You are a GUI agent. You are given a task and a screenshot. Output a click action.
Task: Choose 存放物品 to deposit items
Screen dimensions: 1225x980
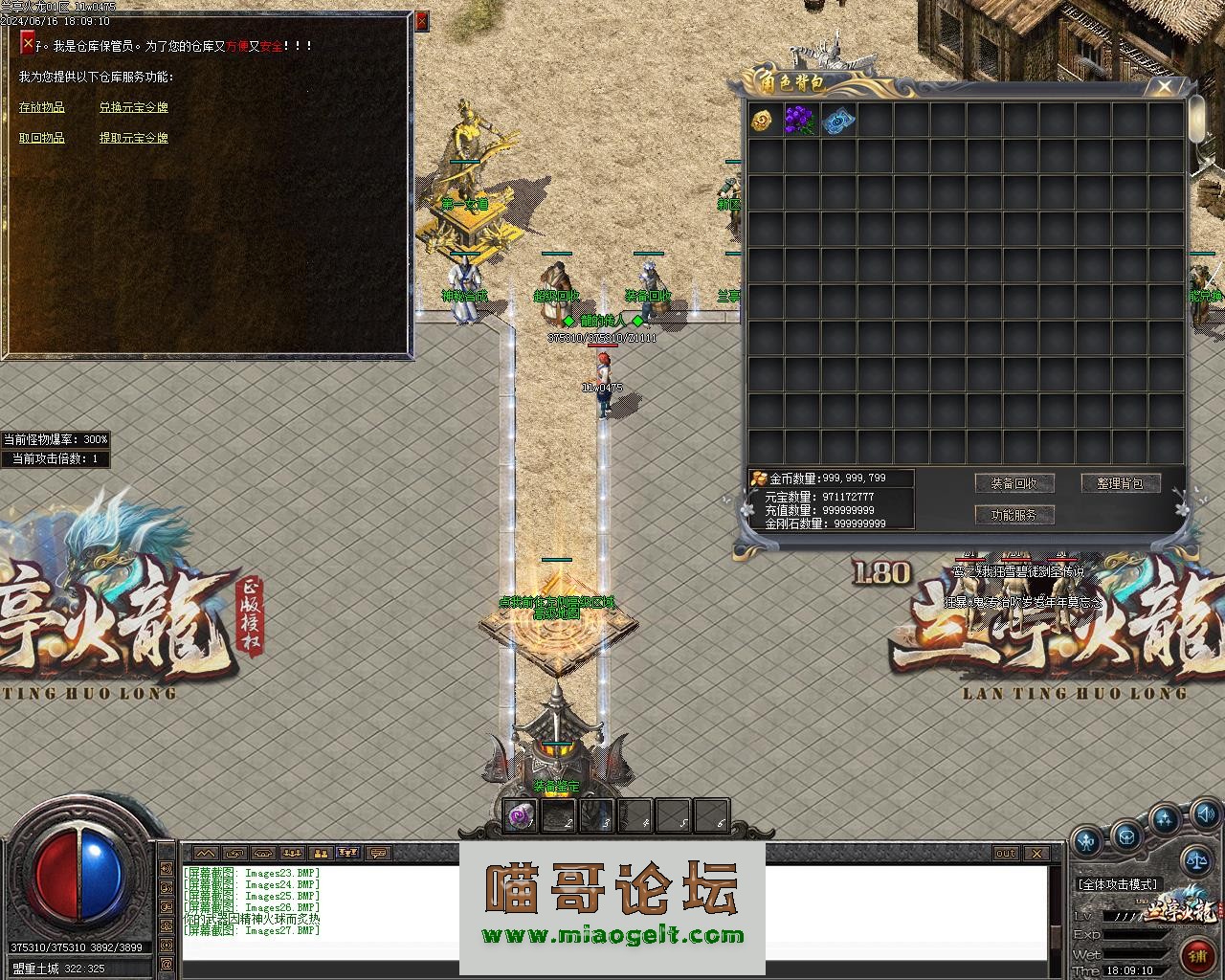[x=42, y=108]
